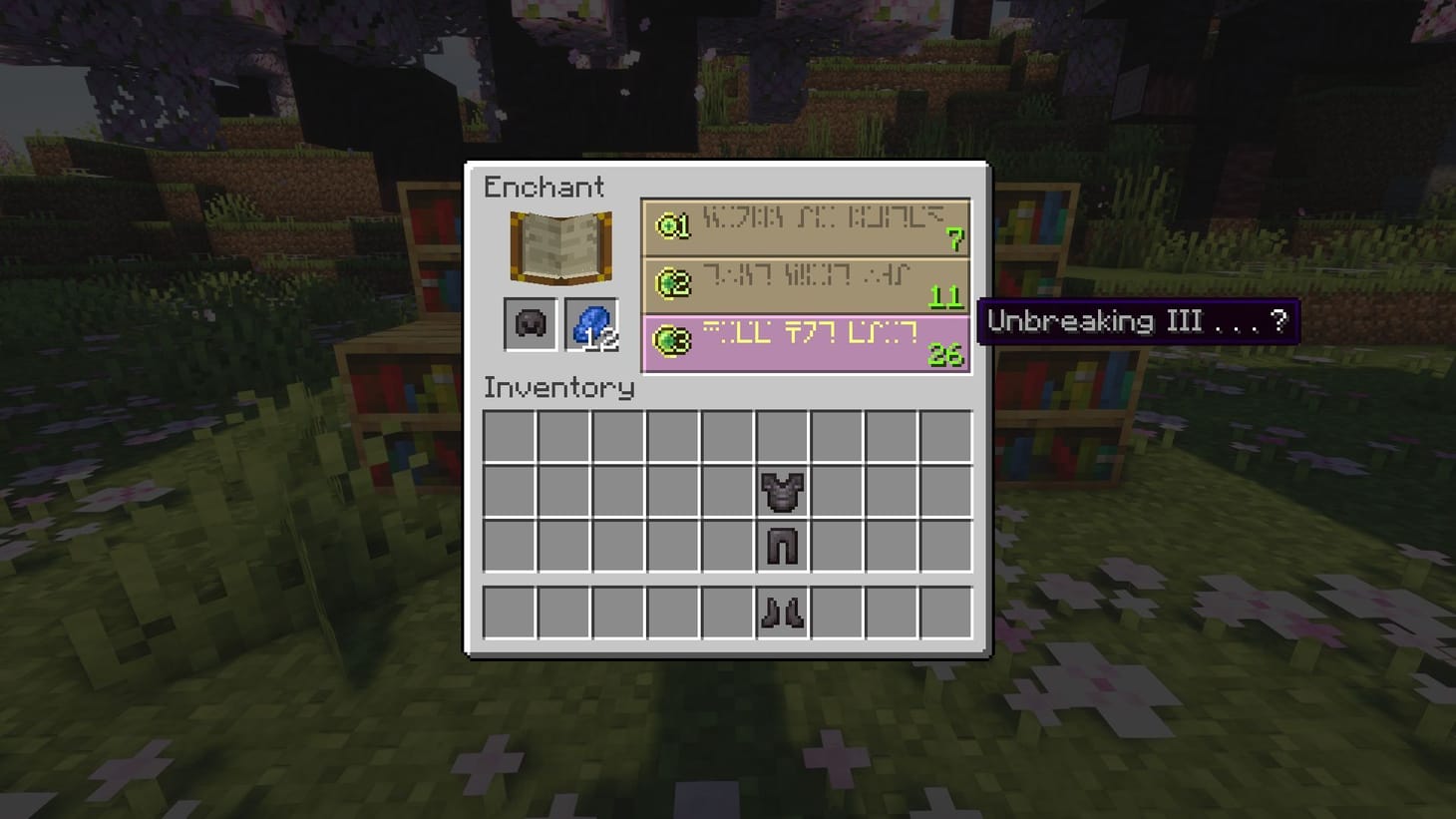The height and width of the screenshot is (819, 1456).
Task: Grab the netherite leggings from inventory
Action: coord(783,544)
